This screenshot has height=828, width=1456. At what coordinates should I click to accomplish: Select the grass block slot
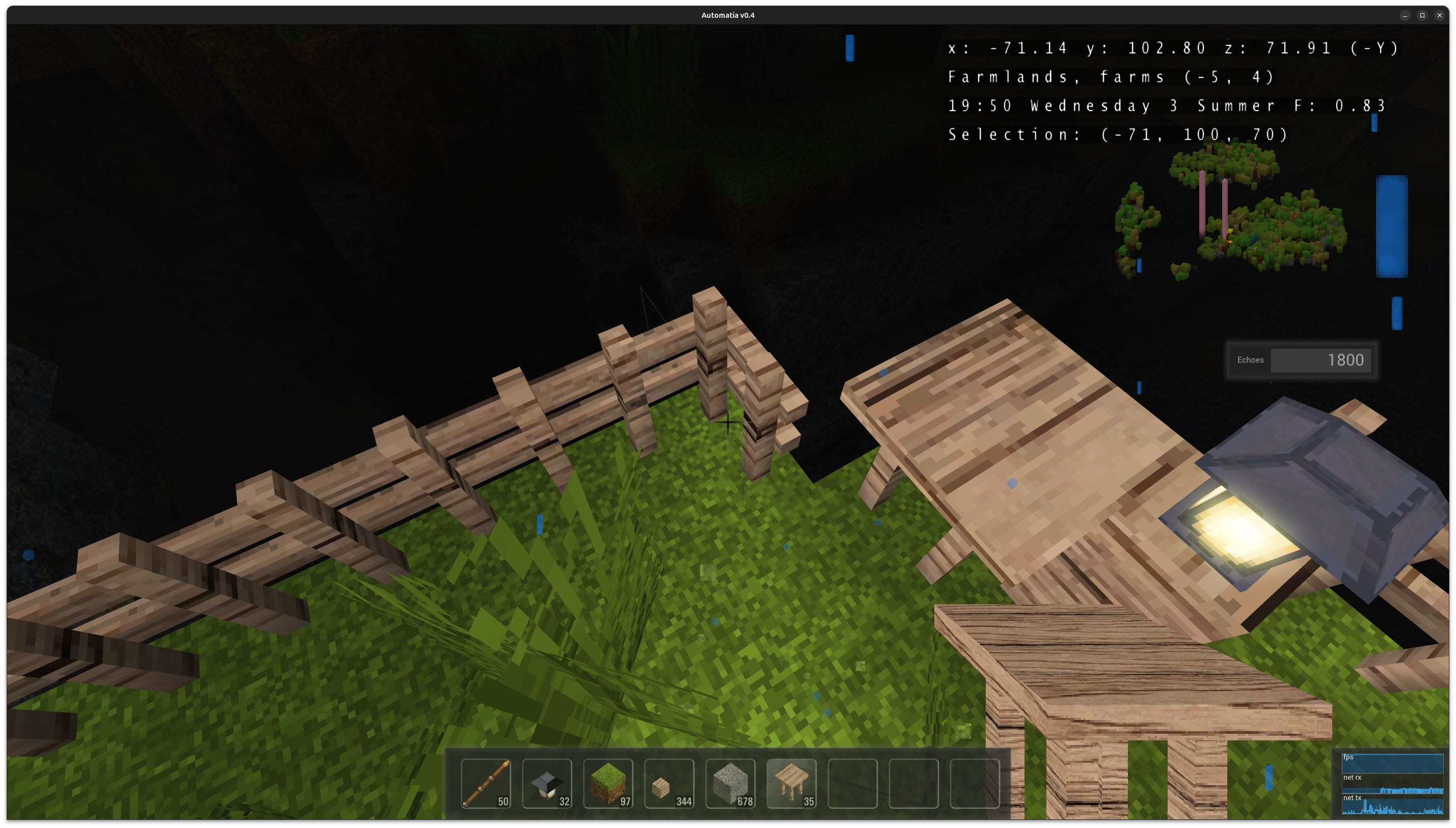[x=608, y=783]
